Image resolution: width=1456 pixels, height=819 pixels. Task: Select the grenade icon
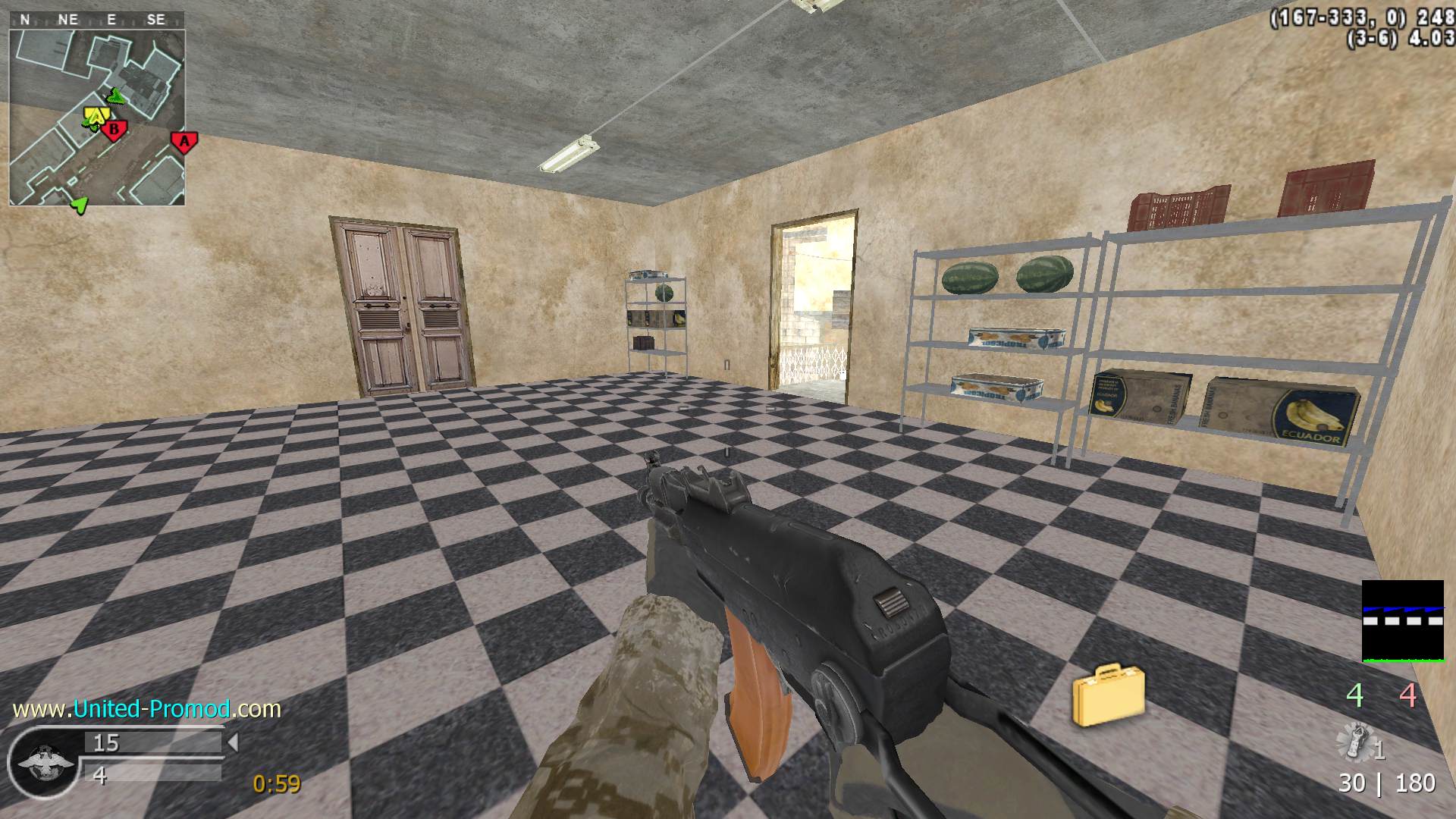[x=1357, y=742]
